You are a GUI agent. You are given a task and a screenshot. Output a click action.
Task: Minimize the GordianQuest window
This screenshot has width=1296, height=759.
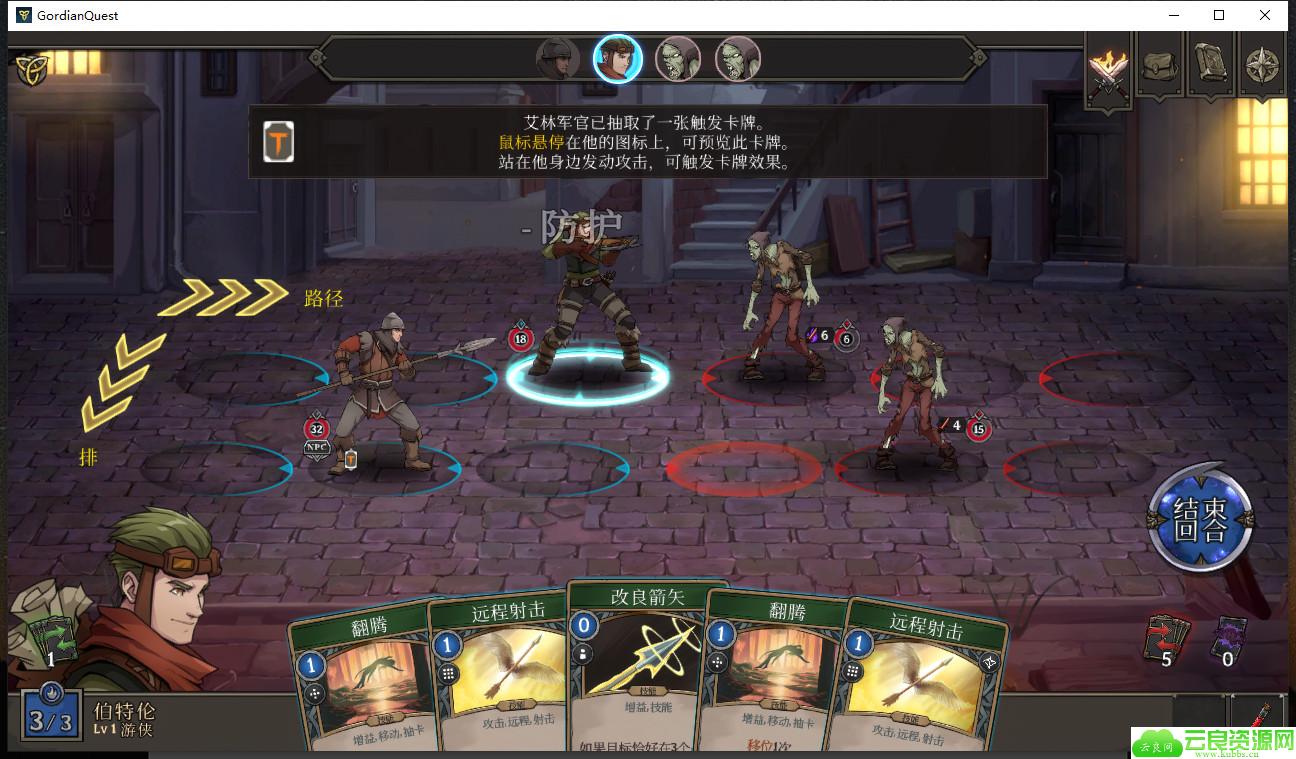[1172, 15]
